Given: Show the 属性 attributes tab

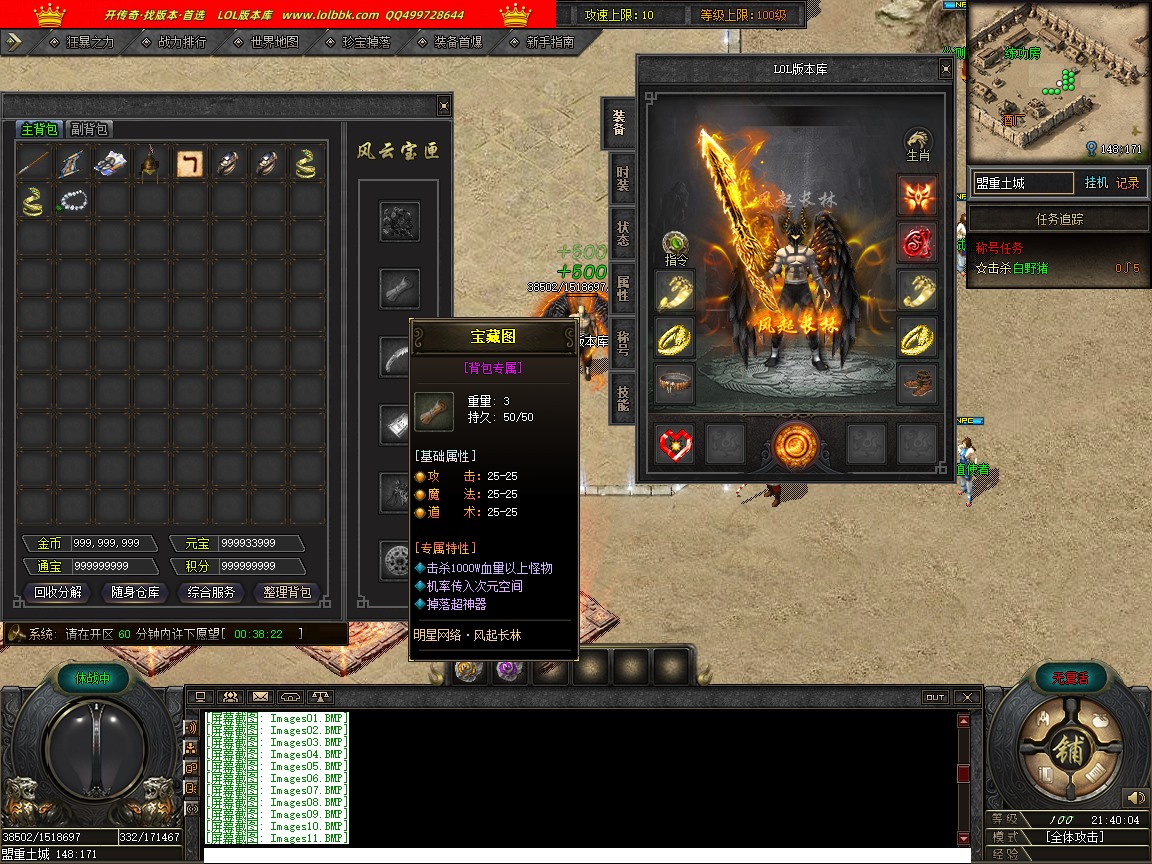Looking at the screenshot, I should pyautogui.click(x=622, y=289).
